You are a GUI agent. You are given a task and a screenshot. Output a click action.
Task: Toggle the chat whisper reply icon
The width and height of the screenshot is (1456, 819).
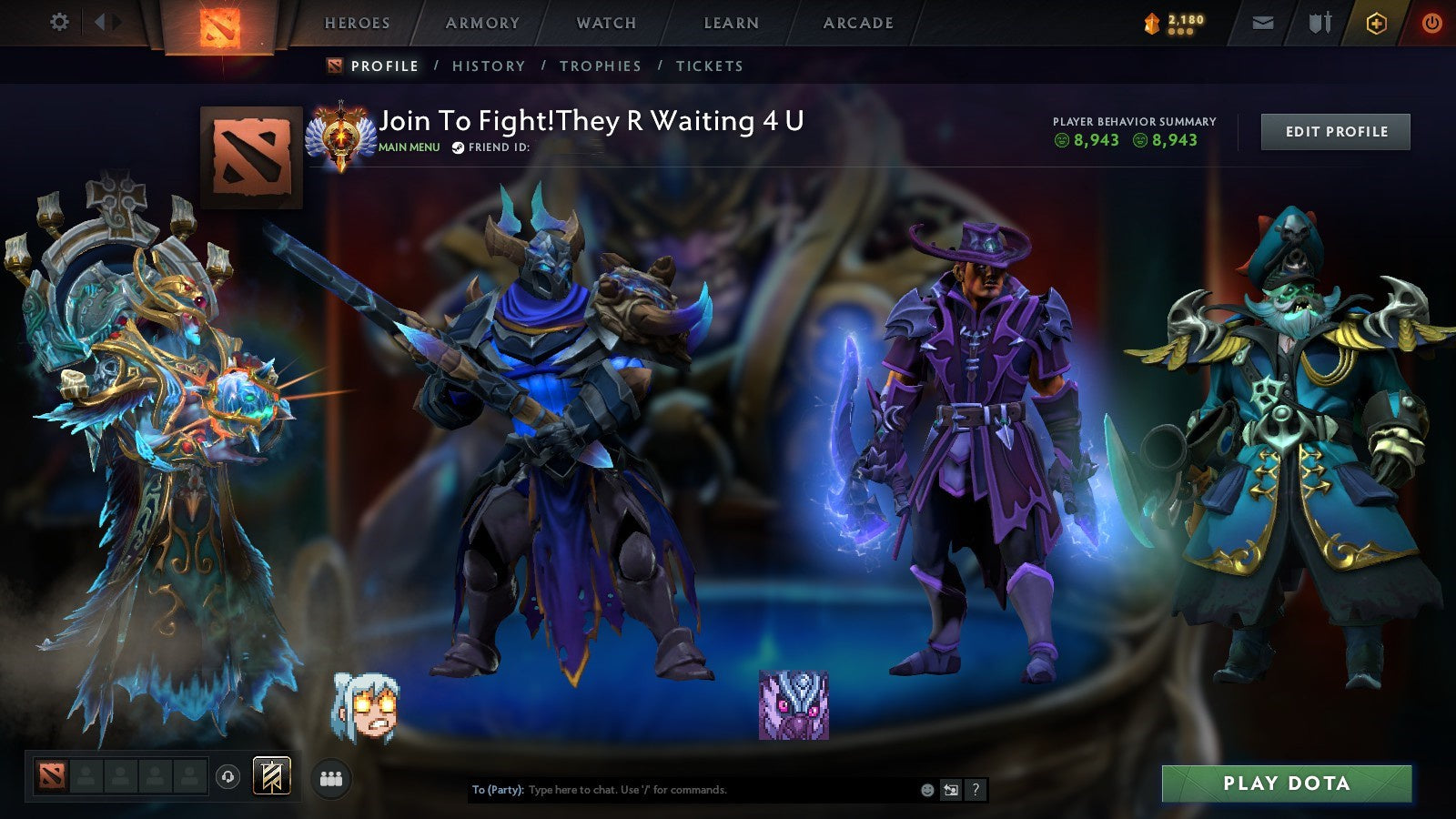click(952, 791)
